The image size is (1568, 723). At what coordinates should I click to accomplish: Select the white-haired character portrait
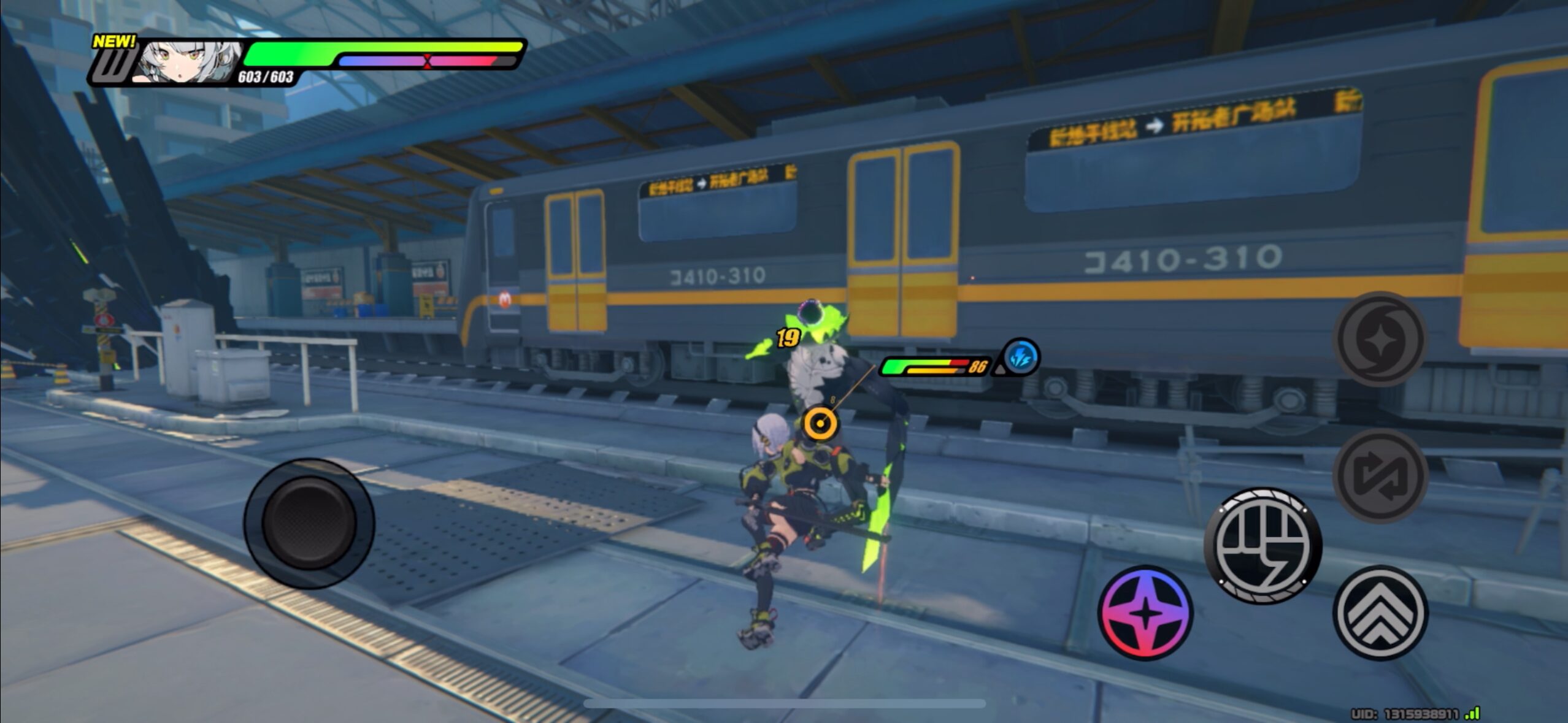pos(187,61)
